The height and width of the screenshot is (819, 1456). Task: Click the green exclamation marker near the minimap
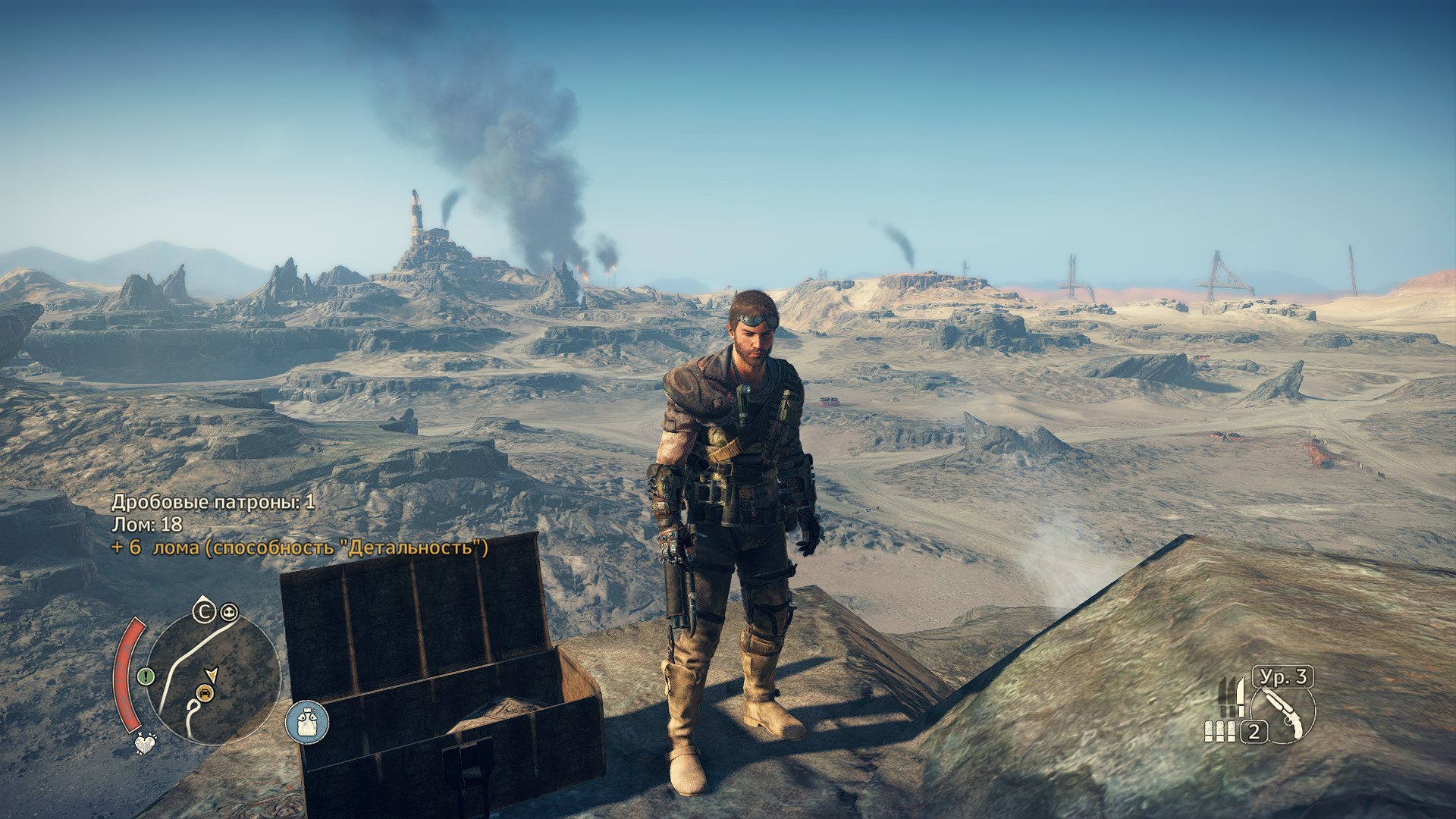145,675
